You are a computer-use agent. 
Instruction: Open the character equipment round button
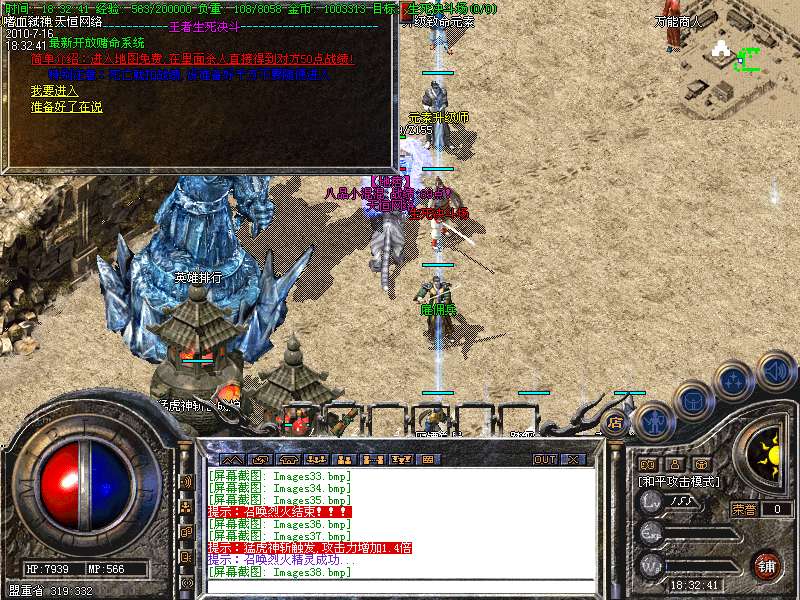coord(652,420)
